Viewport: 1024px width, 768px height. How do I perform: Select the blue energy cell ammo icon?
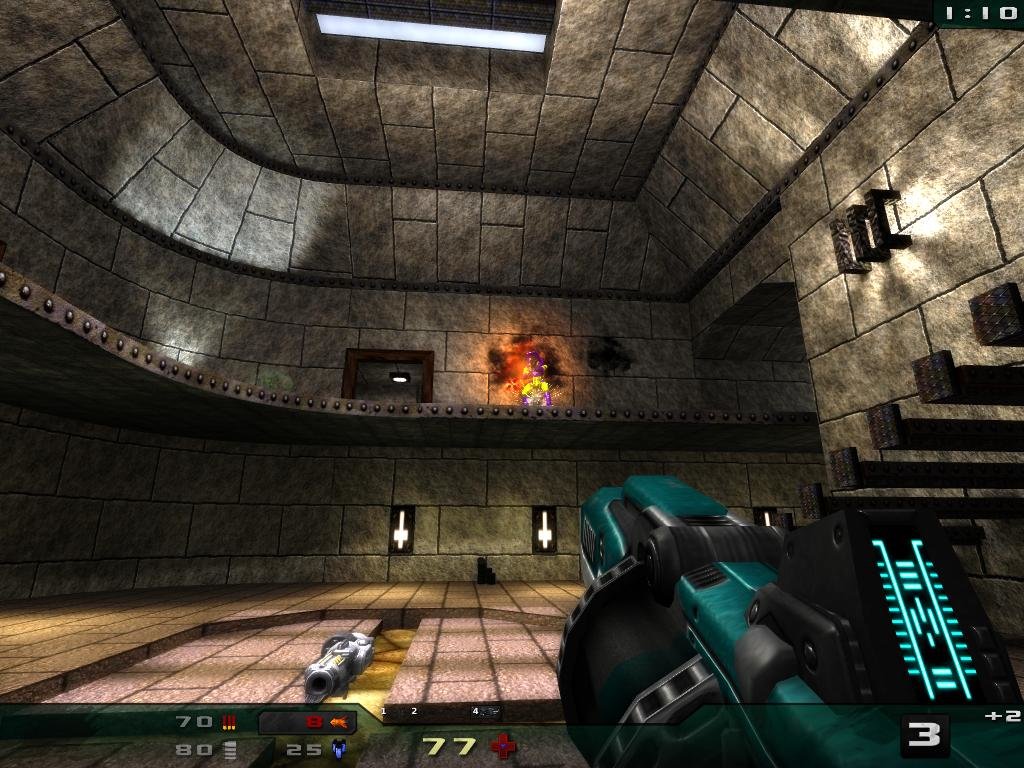pyautogui.click(x=339, y=748)
